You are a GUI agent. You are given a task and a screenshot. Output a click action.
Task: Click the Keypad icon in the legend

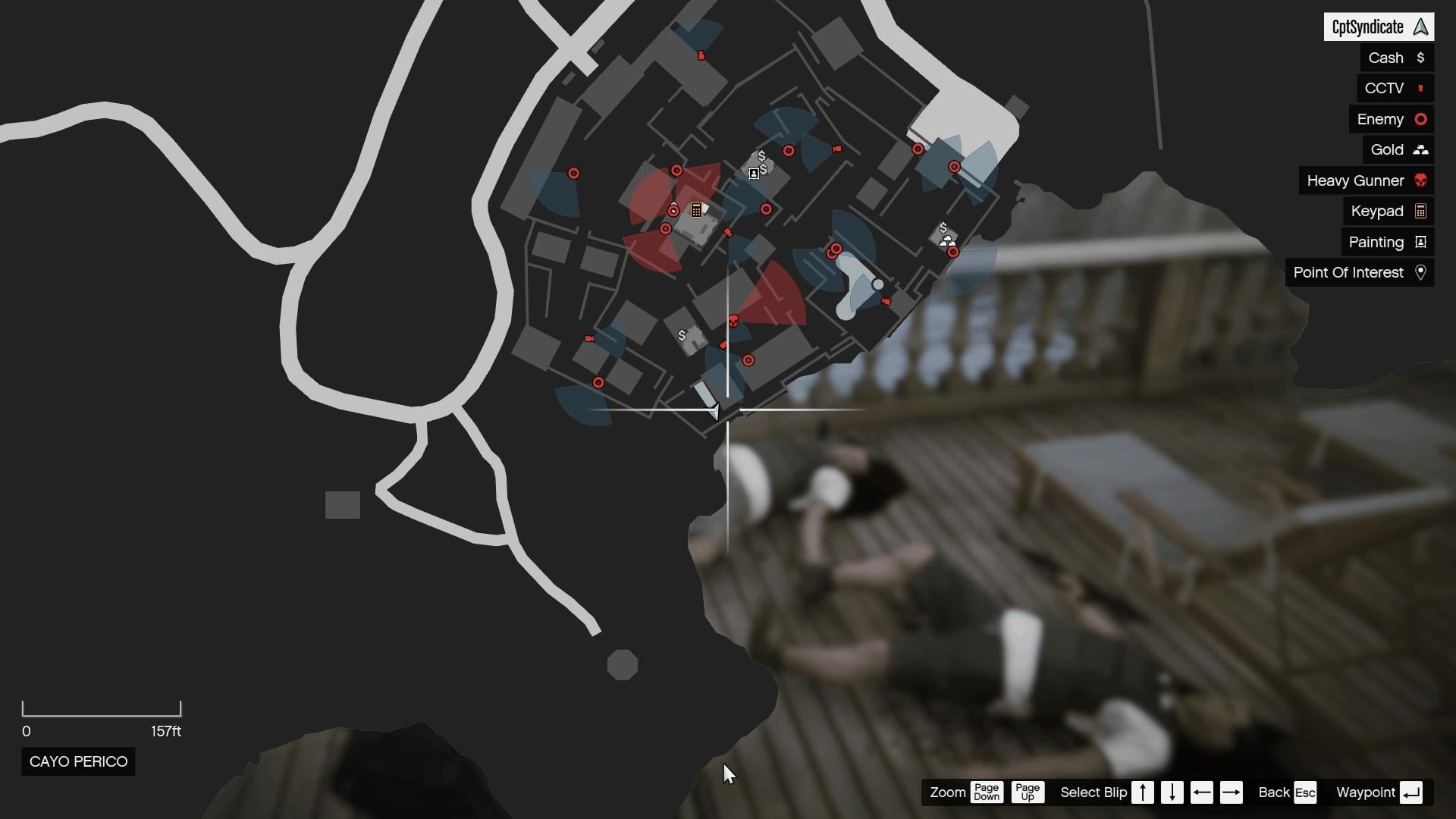pos(1420,211)
